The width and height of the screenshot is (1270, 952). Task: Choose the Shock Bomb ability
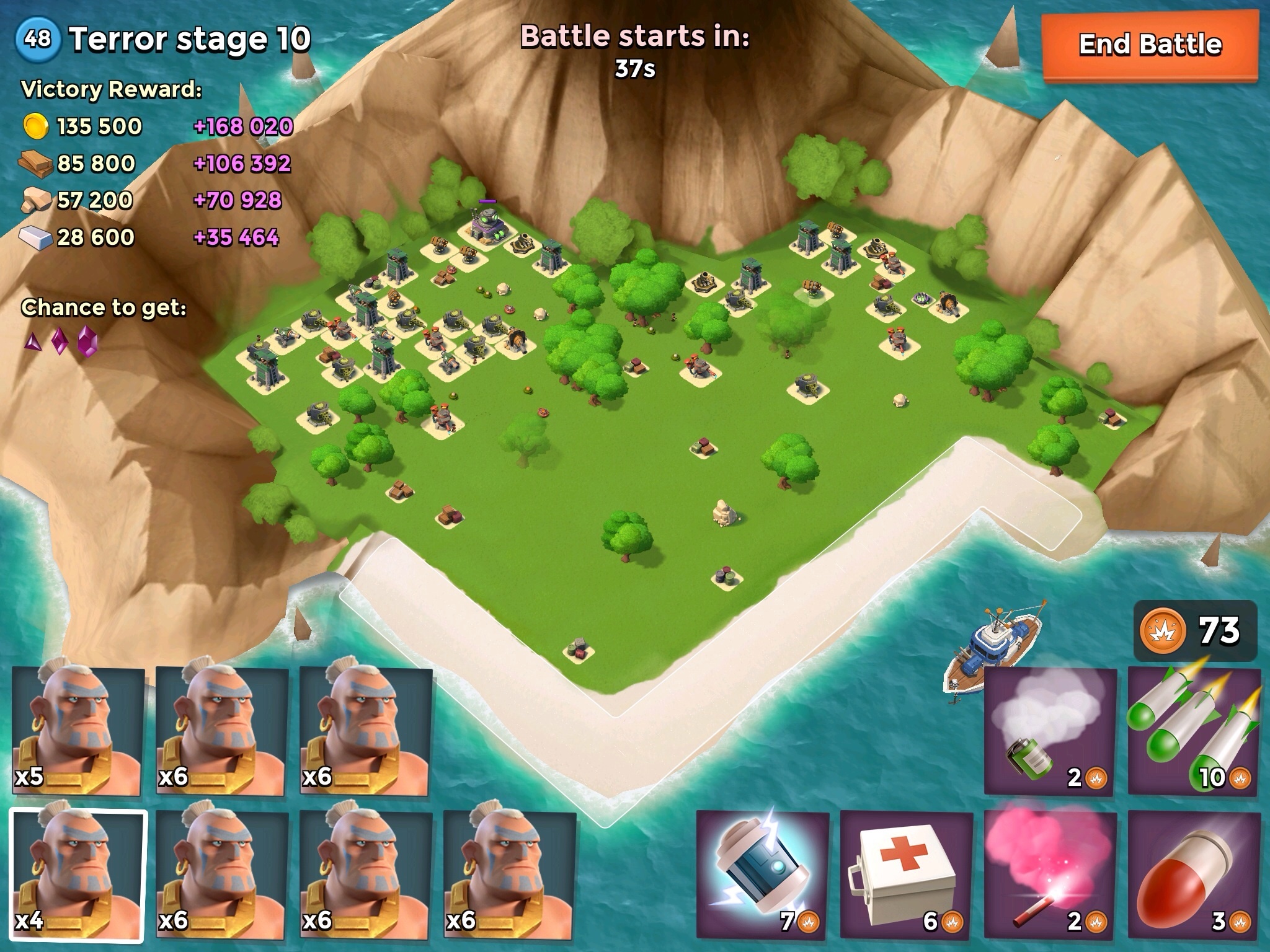(763, 874)
